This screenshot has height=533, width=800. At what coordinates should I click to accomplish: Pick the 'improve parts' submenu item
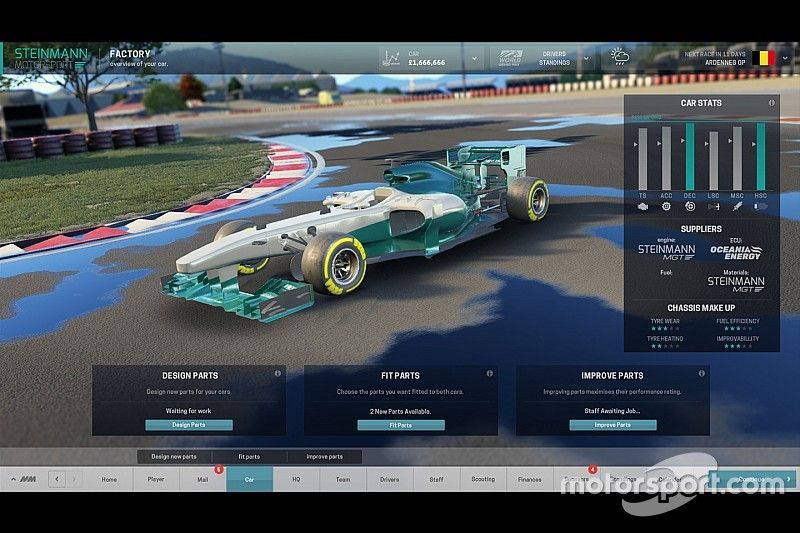324,456
